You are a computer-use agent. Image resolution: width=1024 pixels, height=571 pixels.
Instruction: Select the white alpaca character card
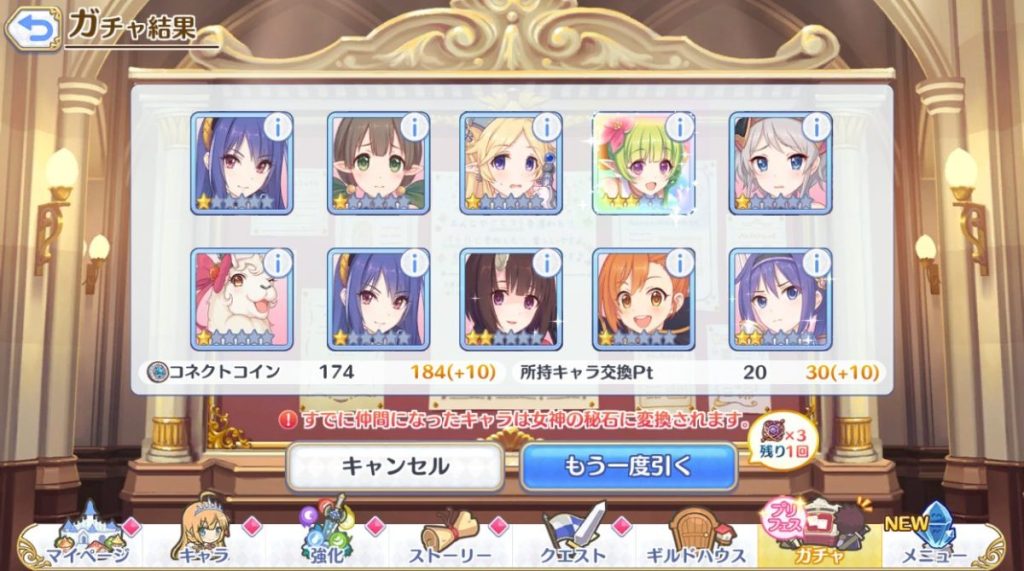[x=241, y=298]
